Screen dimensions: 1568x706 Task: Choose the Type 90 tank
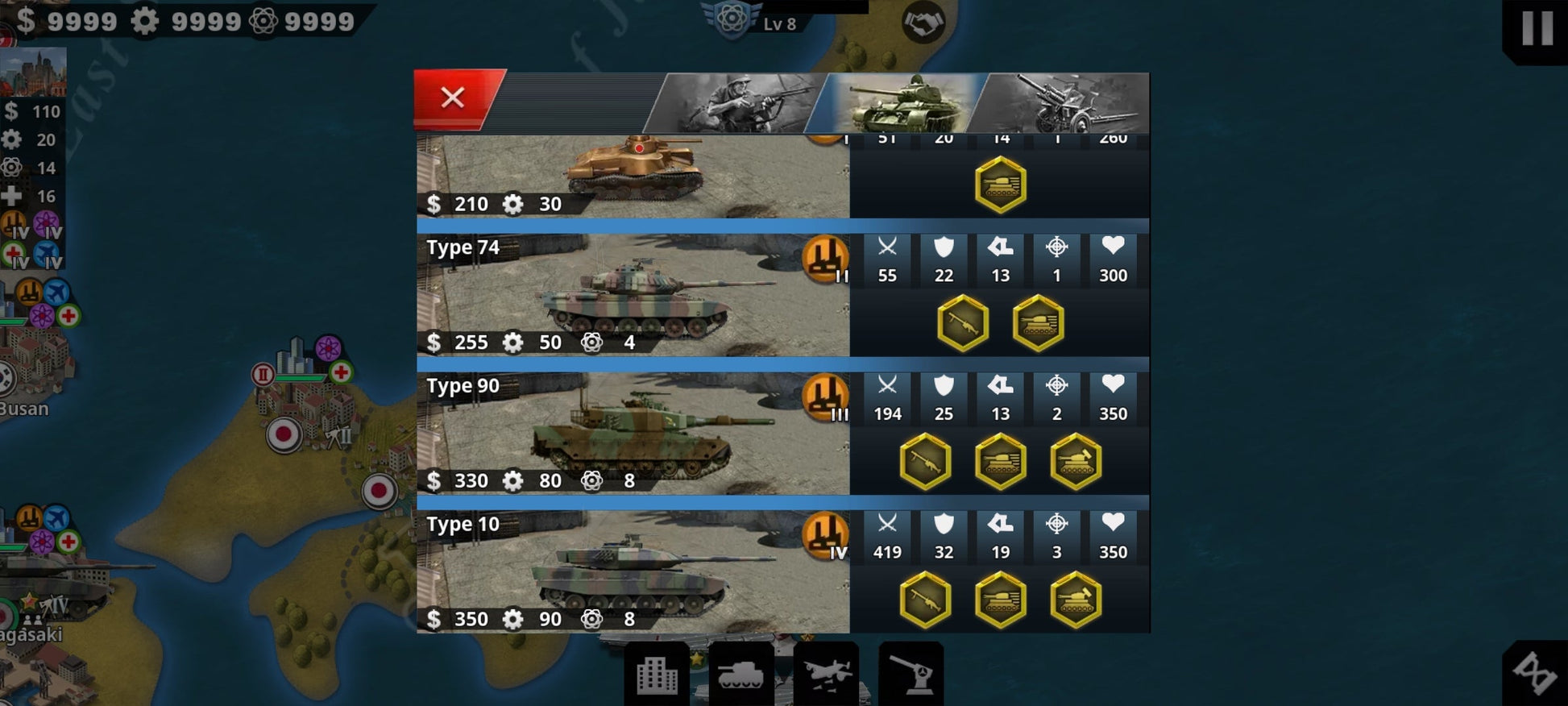point(633,434)
